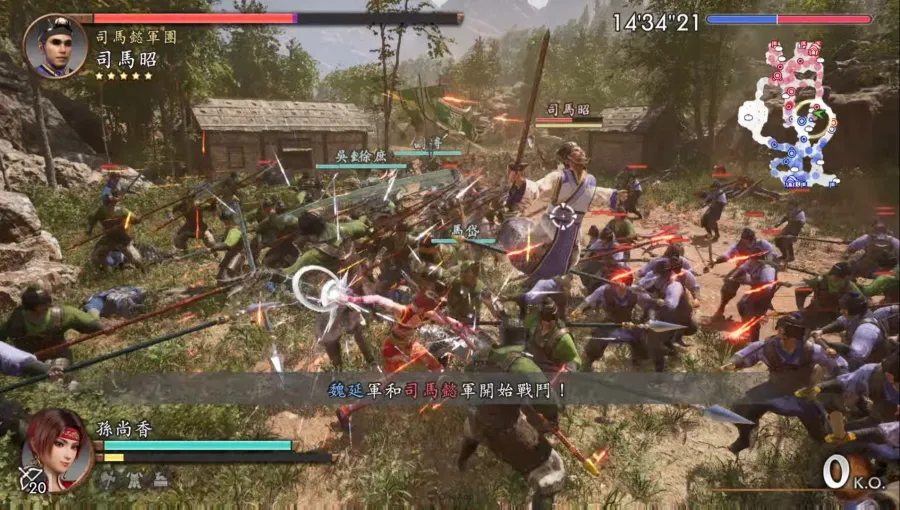
Task: Click the lock-on reticle on Sima Zhao
Action: (x=564, y=215)
